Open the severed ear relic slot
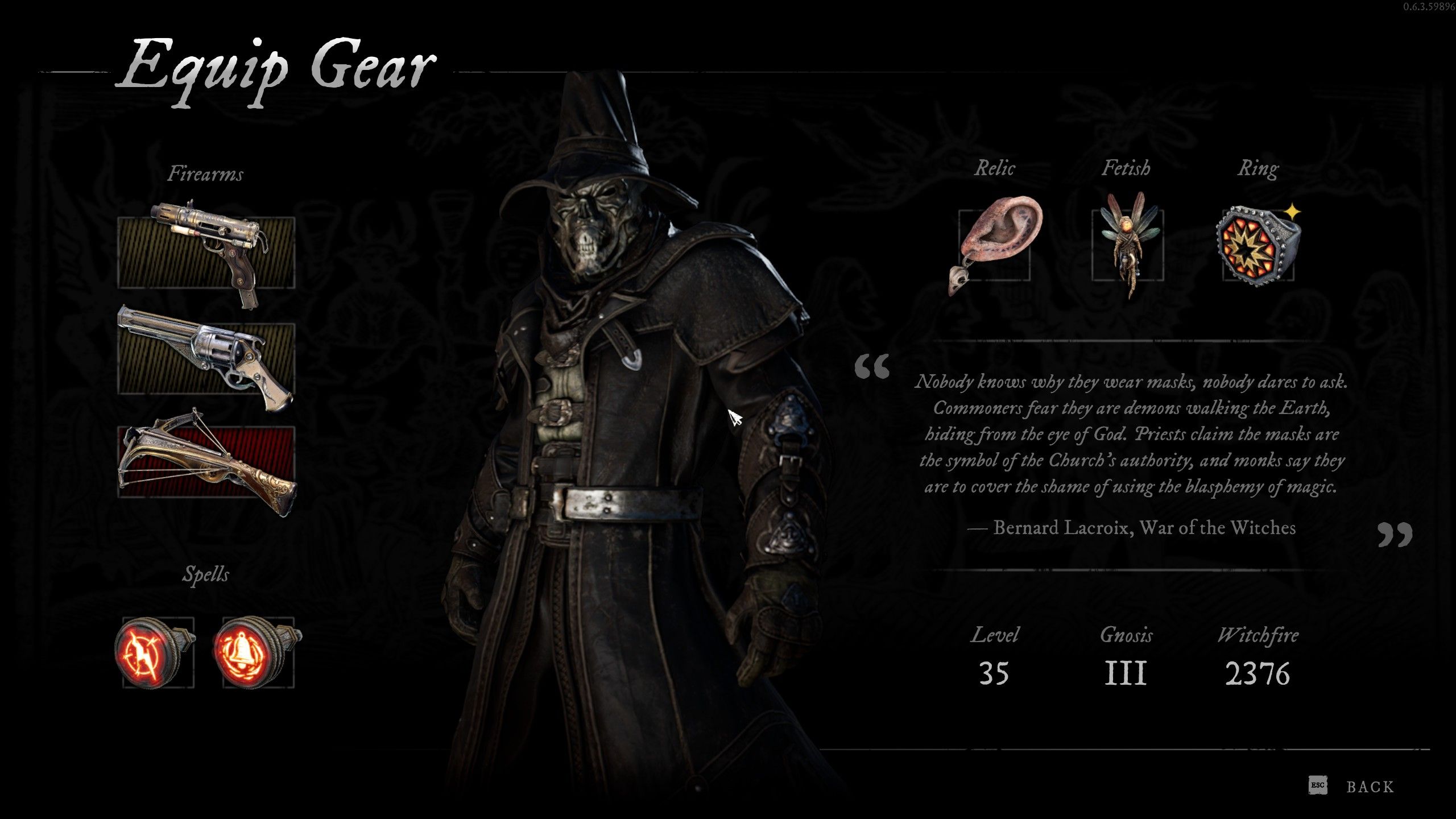The width and height of the screenshot is (1456, 819). click(x=994, y=245)
